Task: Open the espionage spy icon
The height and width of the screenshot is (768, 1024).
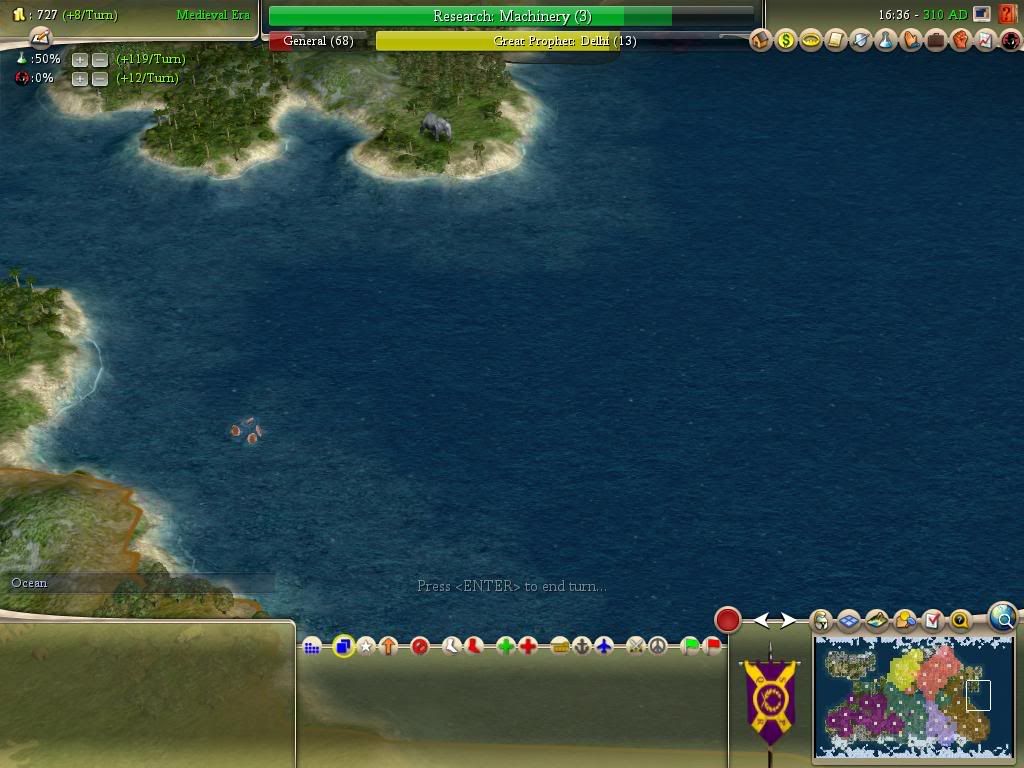Action: tap(1010, 41)
